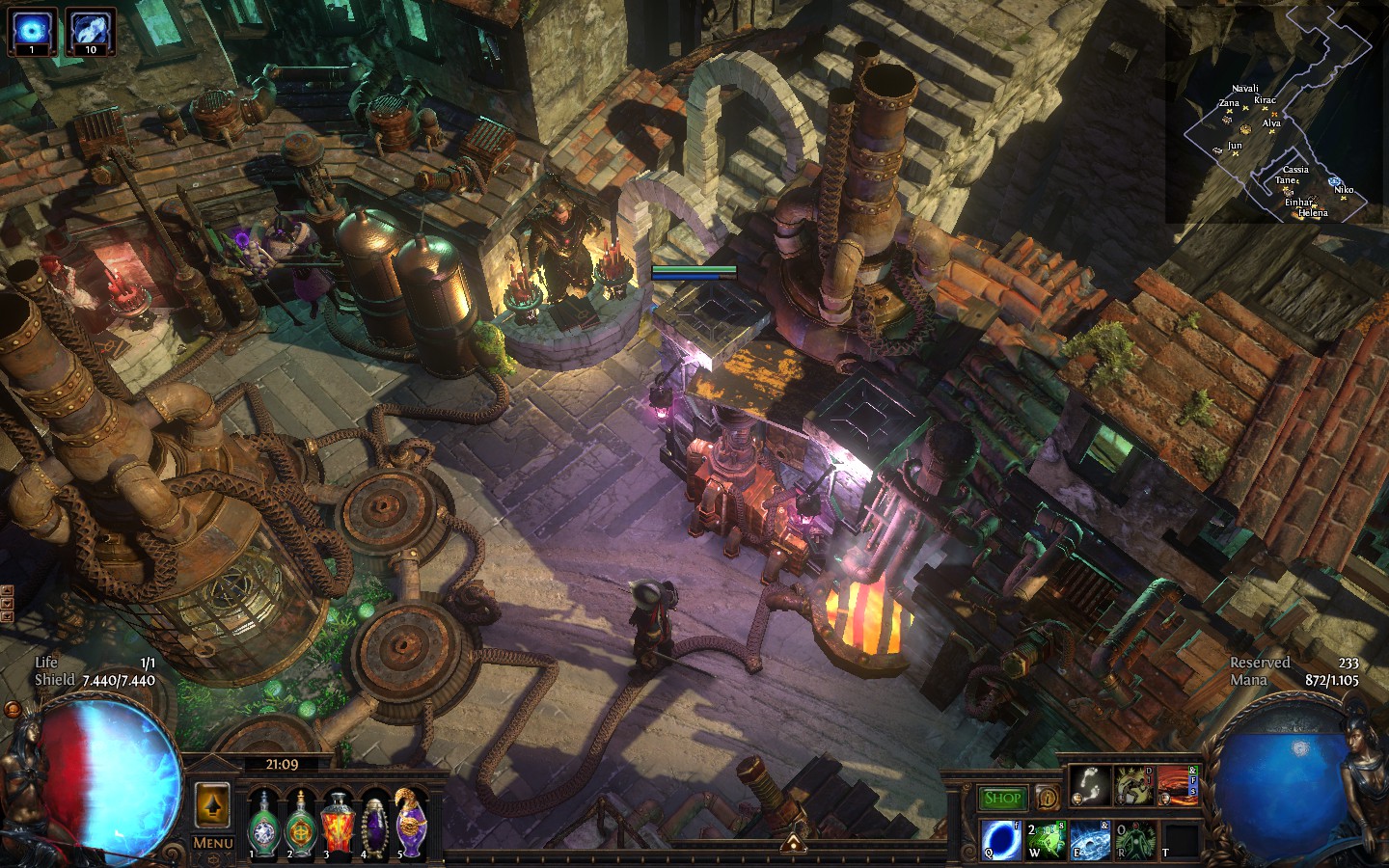Screen dimensions: 1389x868
Task: Use the gold-trimmed purple flask in slot 5
Action: pyautogui.click(x=409, y=827)
